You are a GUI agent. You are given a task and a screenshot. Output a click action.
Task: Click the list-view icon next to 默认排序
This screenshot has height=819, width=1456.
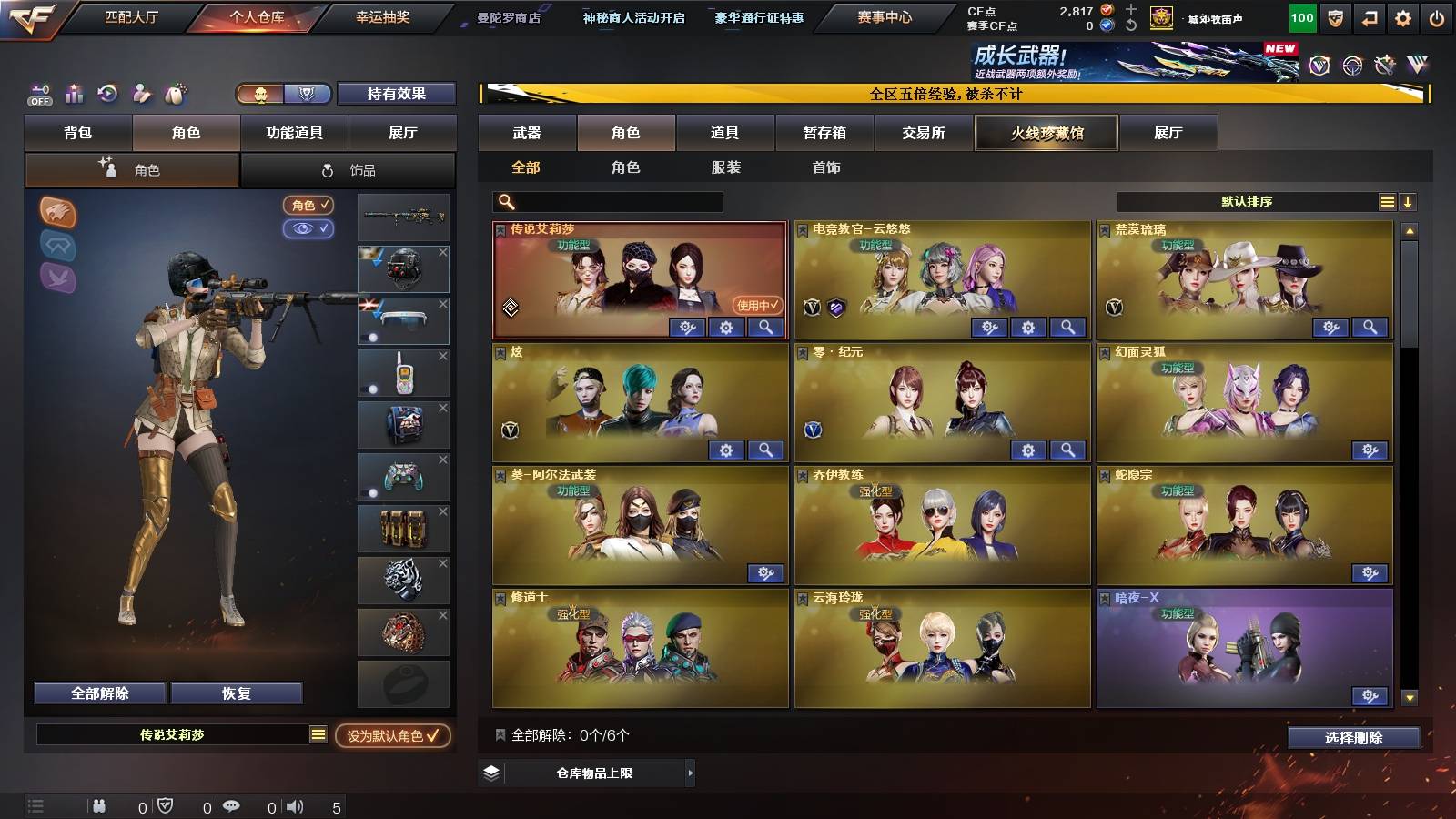(x=1387, y=201)
